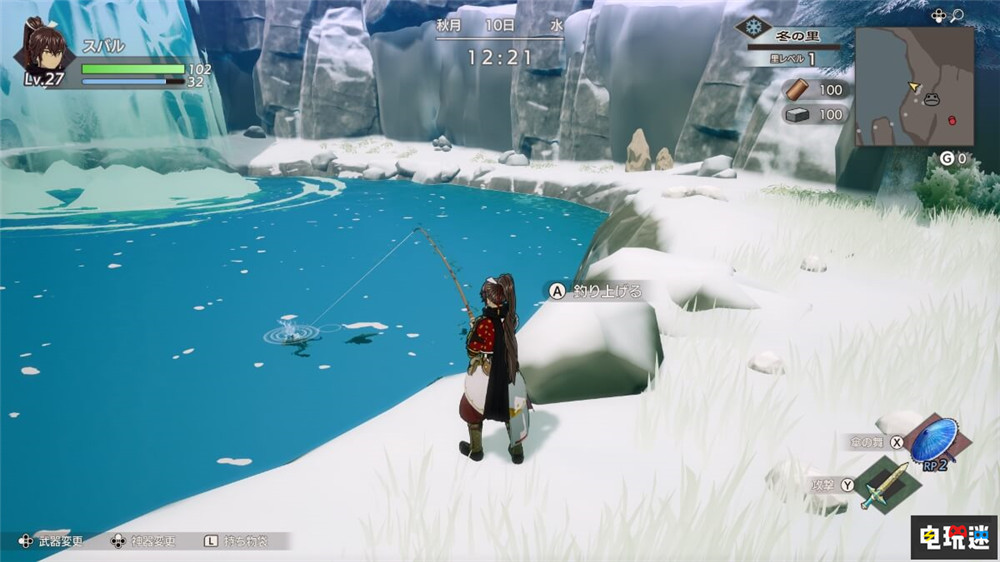The image size is (1000, 562).
Task: Open the minimap in the corner
Action: coord(914,86)
